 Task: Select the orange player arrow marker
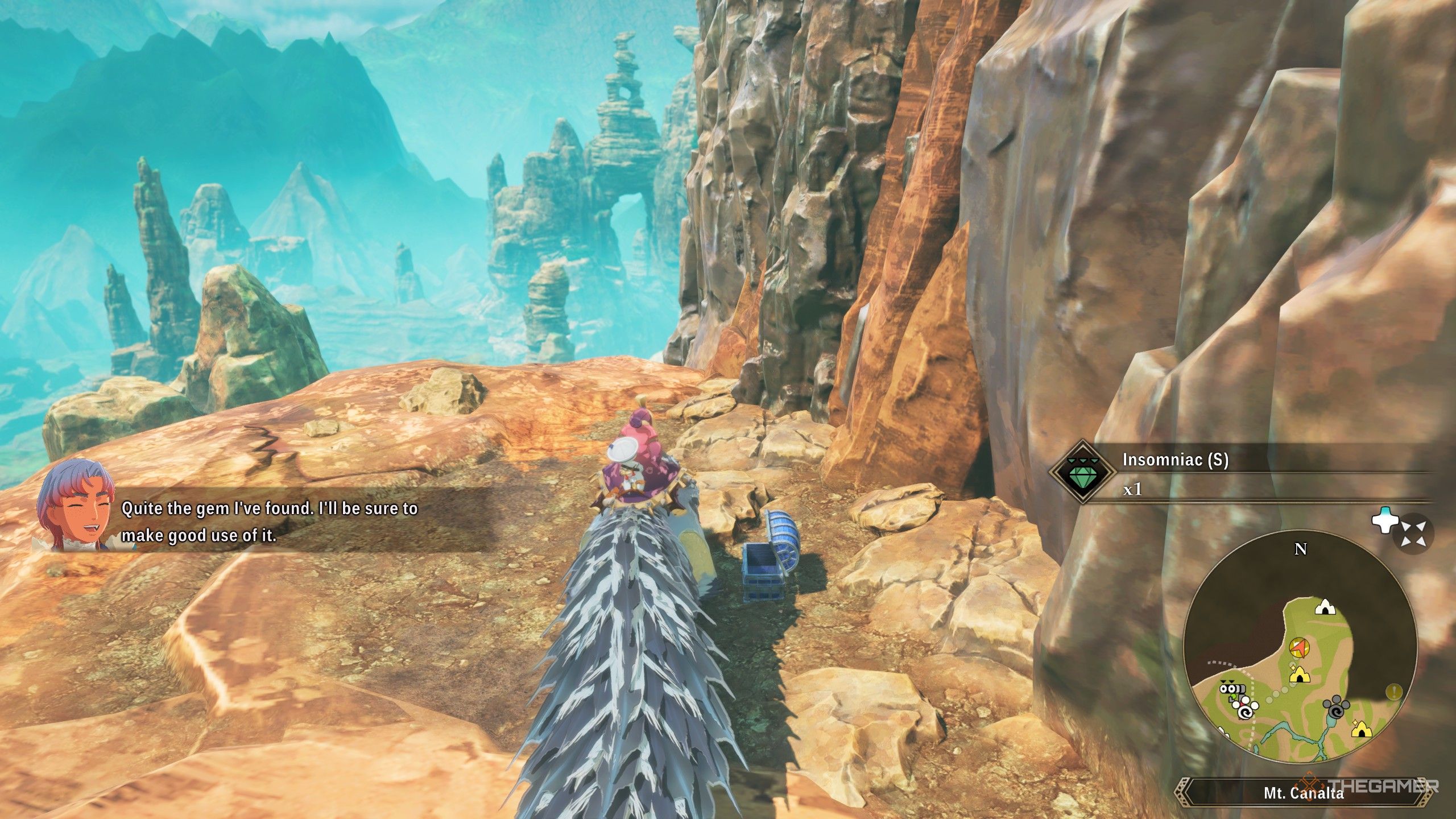click(x=1297, y=646)
